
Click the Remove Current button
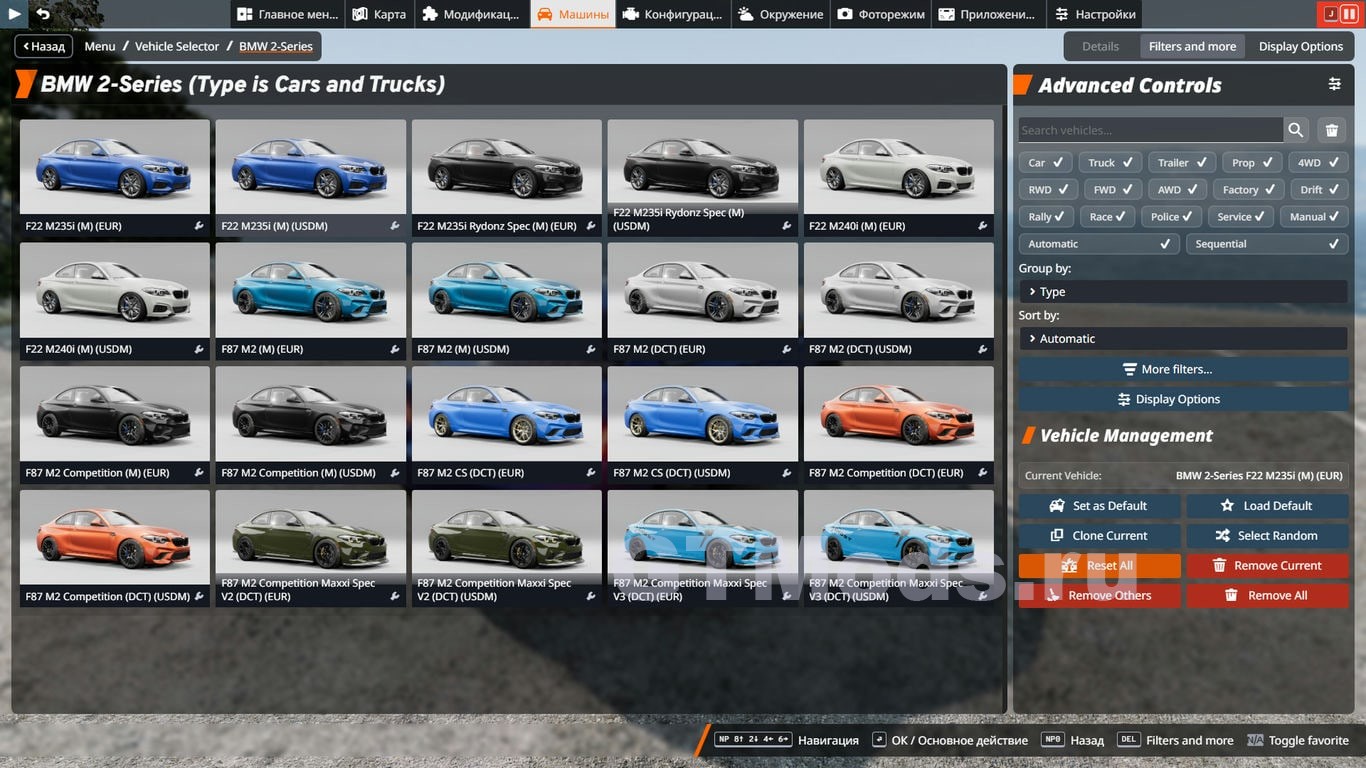click(1267, 566)
